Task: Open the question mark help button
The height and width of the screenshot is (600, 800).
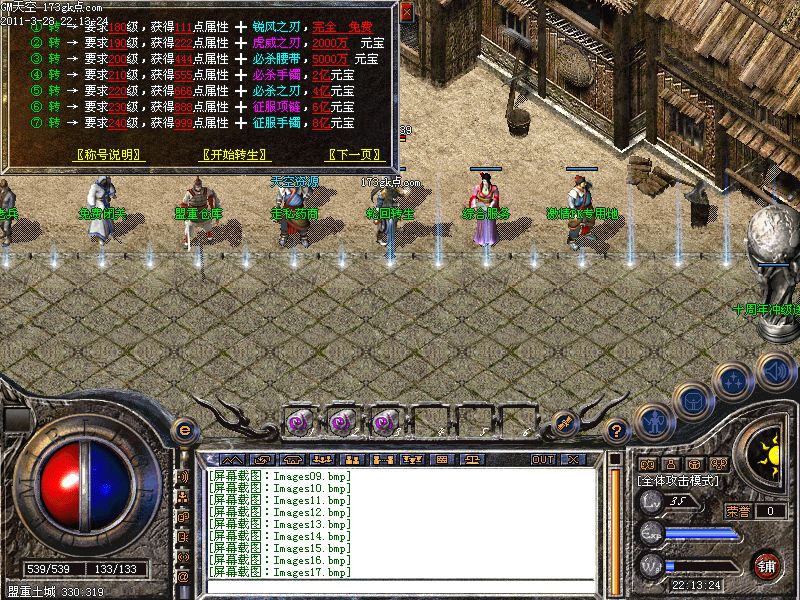Action: 617,431
